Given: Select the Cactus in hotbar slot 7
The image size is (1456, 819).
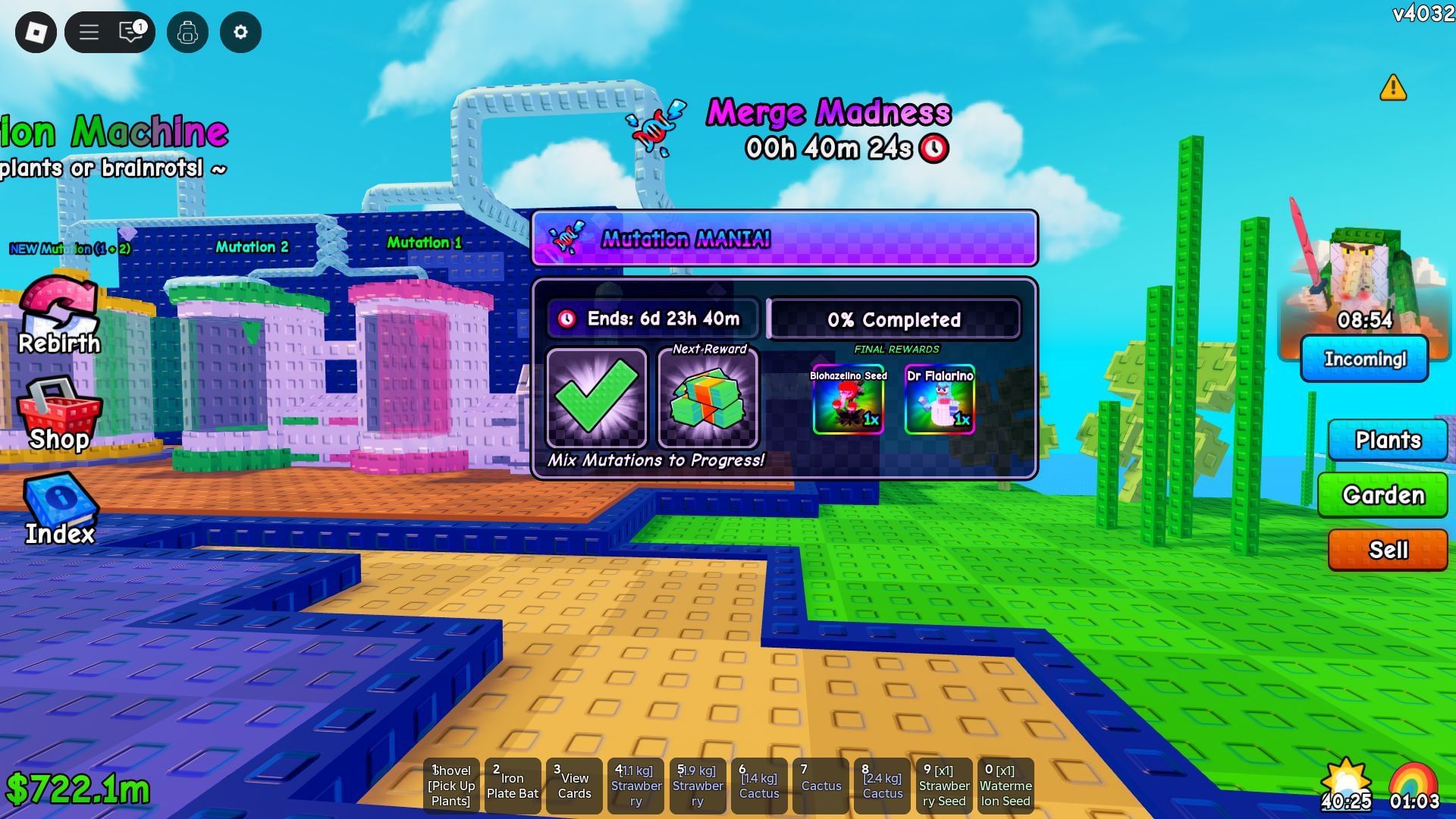Looking at the screenshot, I should (821, 785).
